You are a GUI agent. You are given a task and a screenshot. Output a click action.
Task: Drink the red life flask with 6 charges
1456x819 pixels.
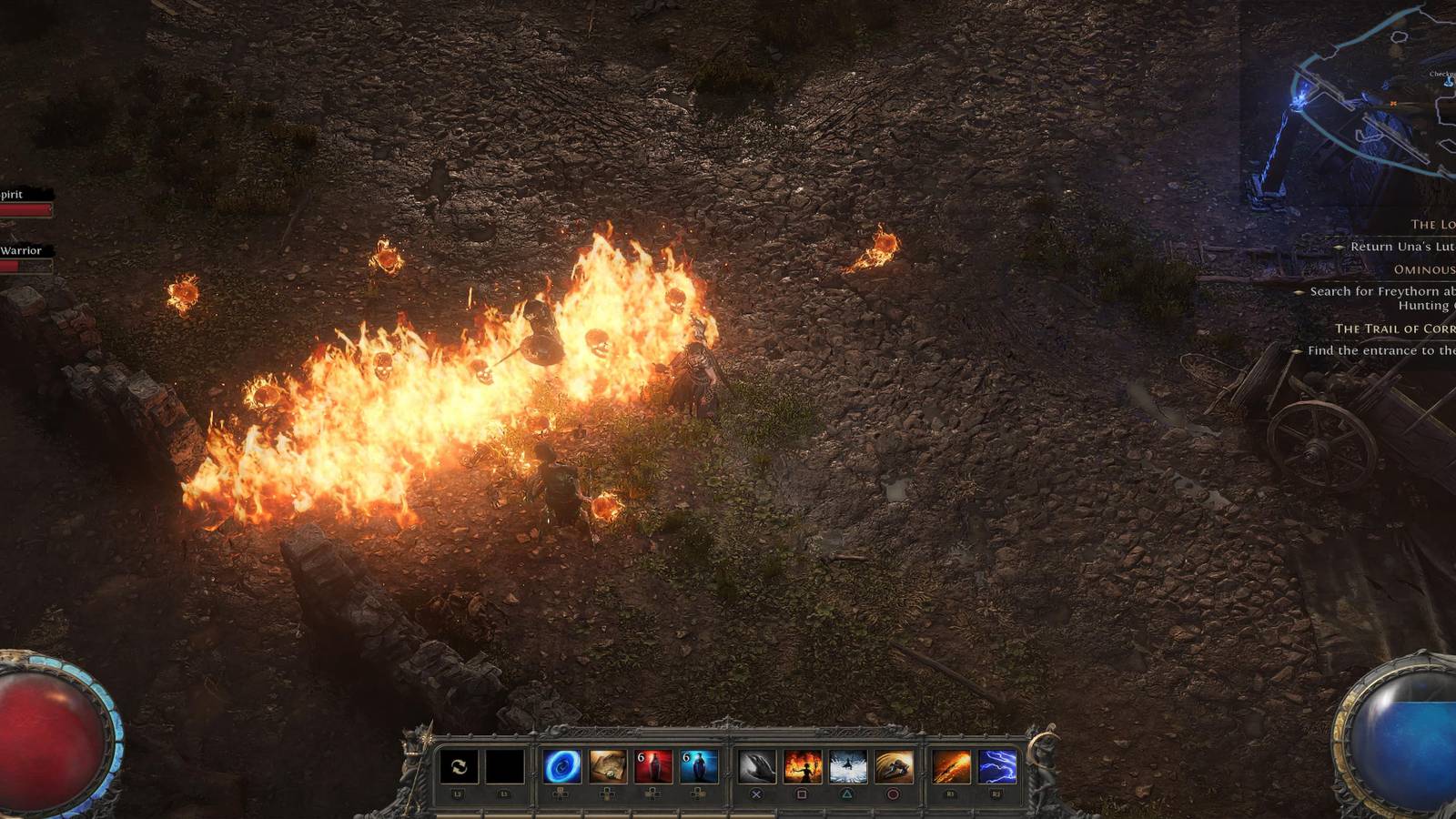[654, 767]
